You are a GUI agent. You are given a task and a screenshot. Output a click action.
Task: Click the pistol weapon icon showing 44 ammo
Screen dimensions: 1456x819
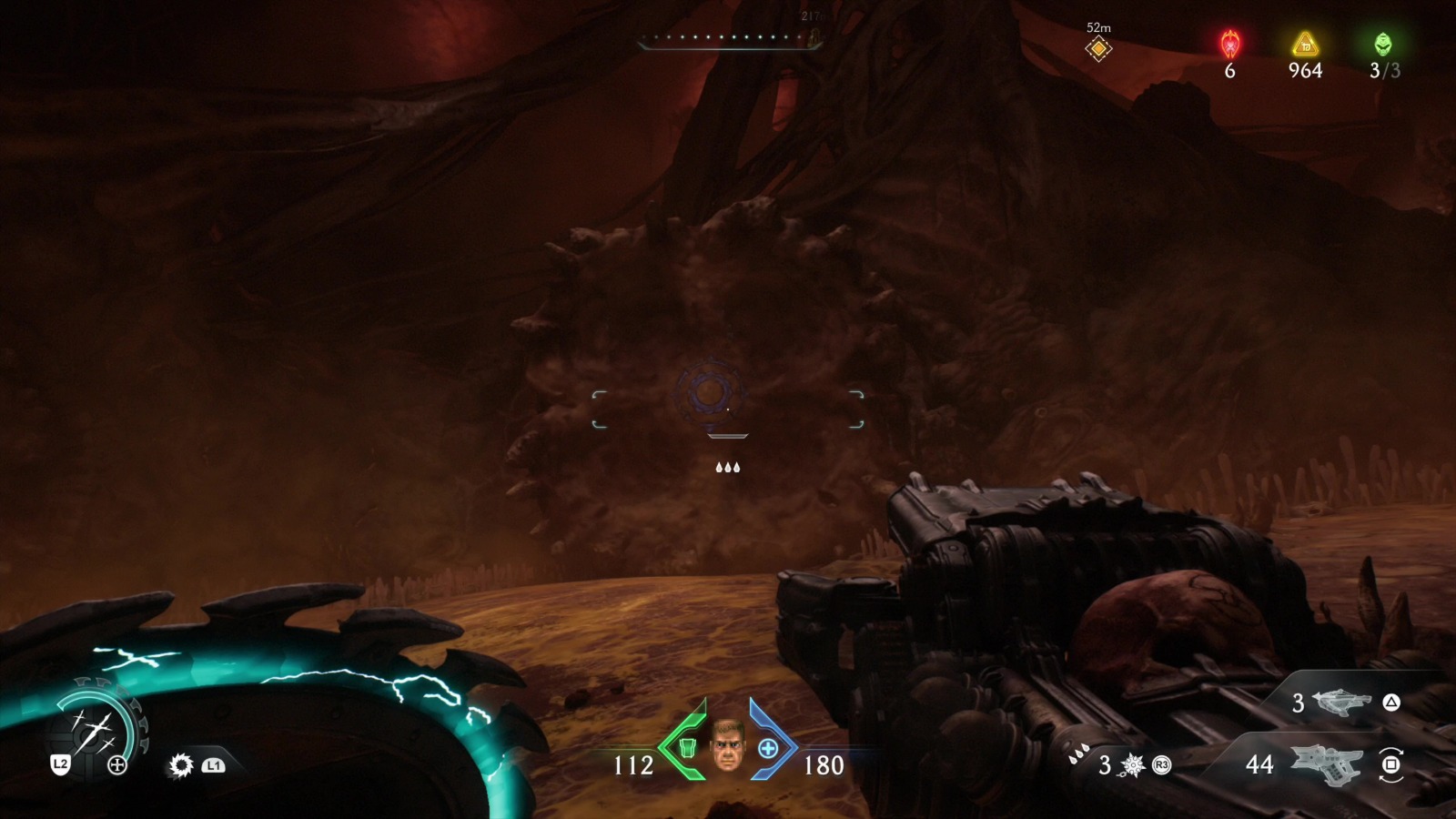pyautogui.click(x=1324, y=764)
